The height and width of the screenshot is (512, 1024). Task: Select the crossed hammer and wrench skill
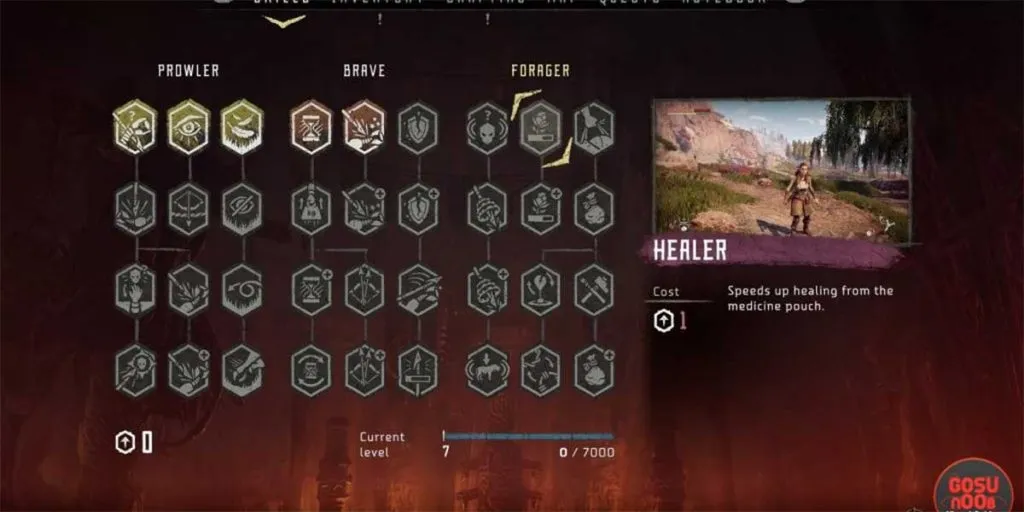coord(594,290)
